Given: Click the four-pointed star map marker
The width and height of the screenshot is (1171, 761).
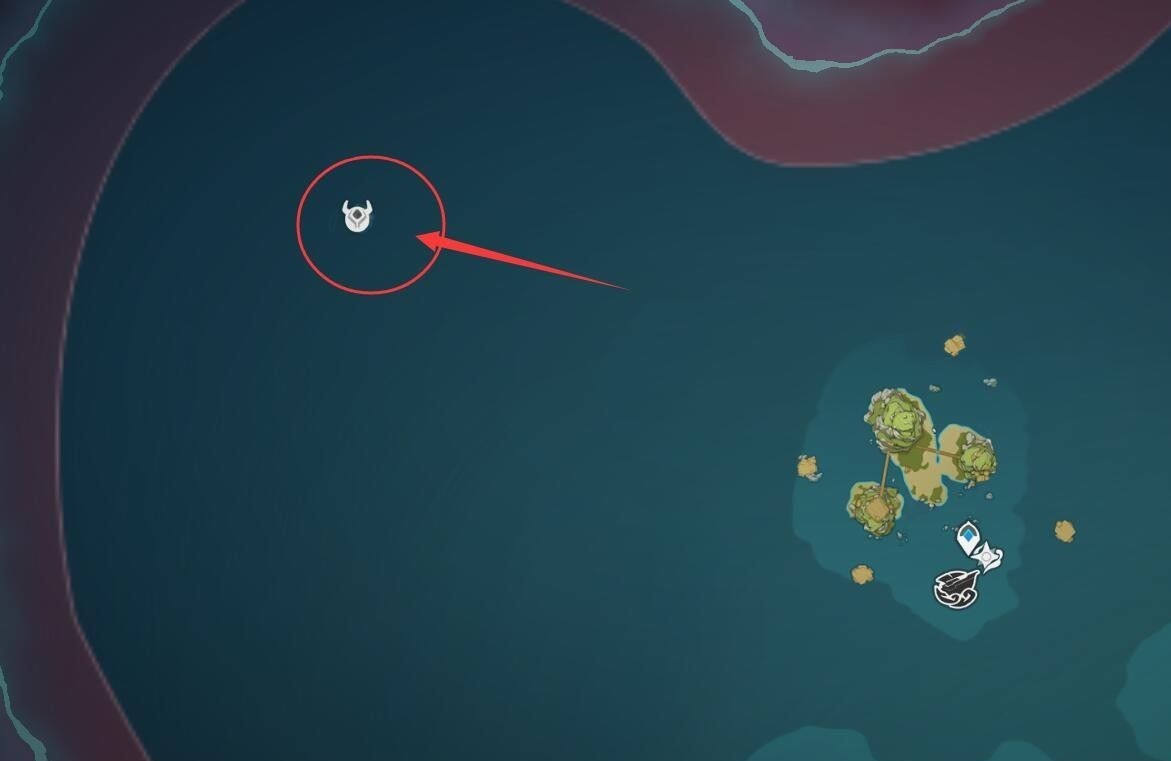Looking at the screenshot, I should pos(988,556).
